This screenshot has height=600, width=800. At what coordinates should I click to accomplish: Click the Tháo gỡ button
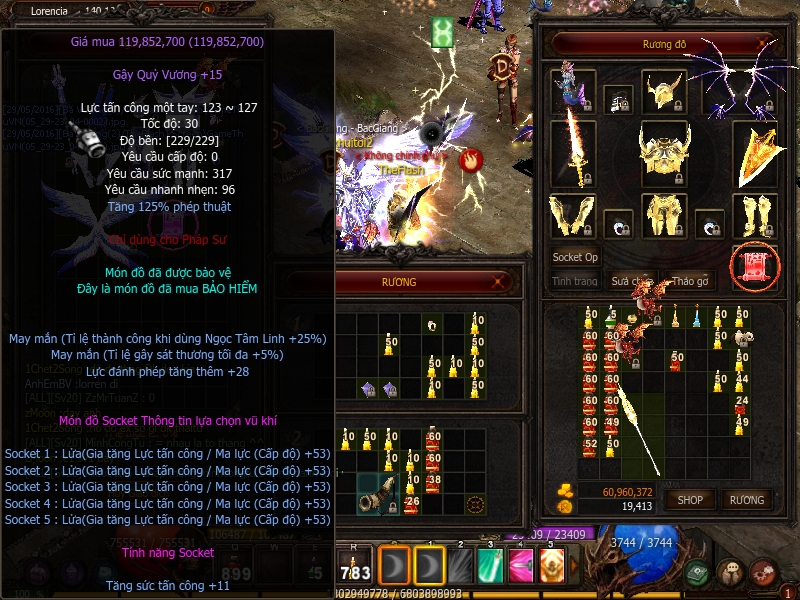[x=690, y=281]
